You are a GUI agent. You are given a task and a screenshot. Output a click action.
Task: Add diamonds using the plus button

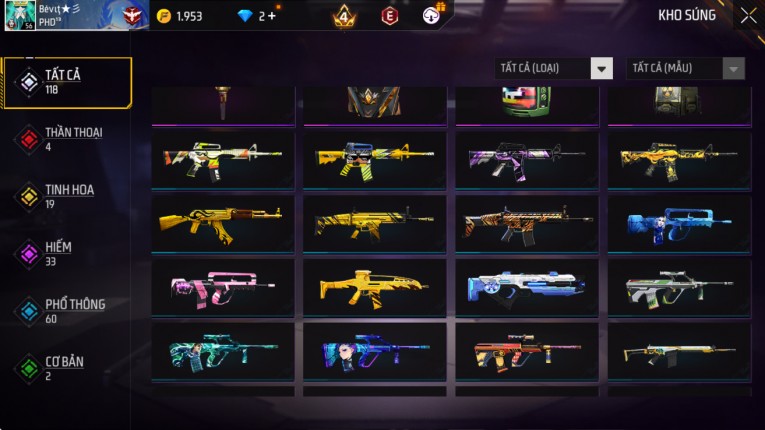[x=271, y=16]
